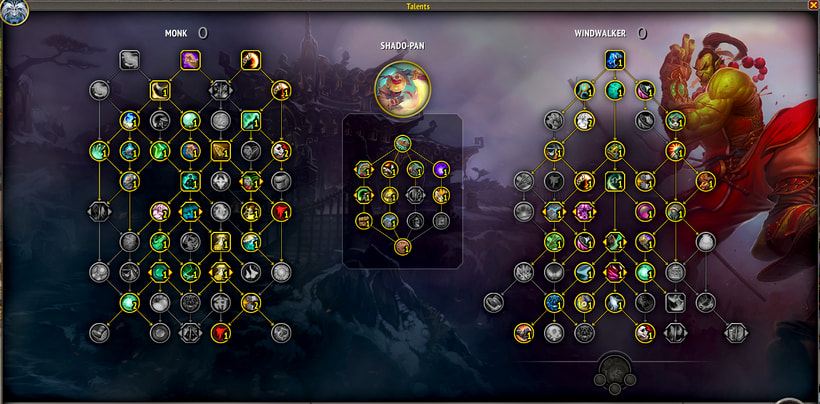Close the Talents window
This screenshot has height=404, width=820.
[x=812, y=5]
